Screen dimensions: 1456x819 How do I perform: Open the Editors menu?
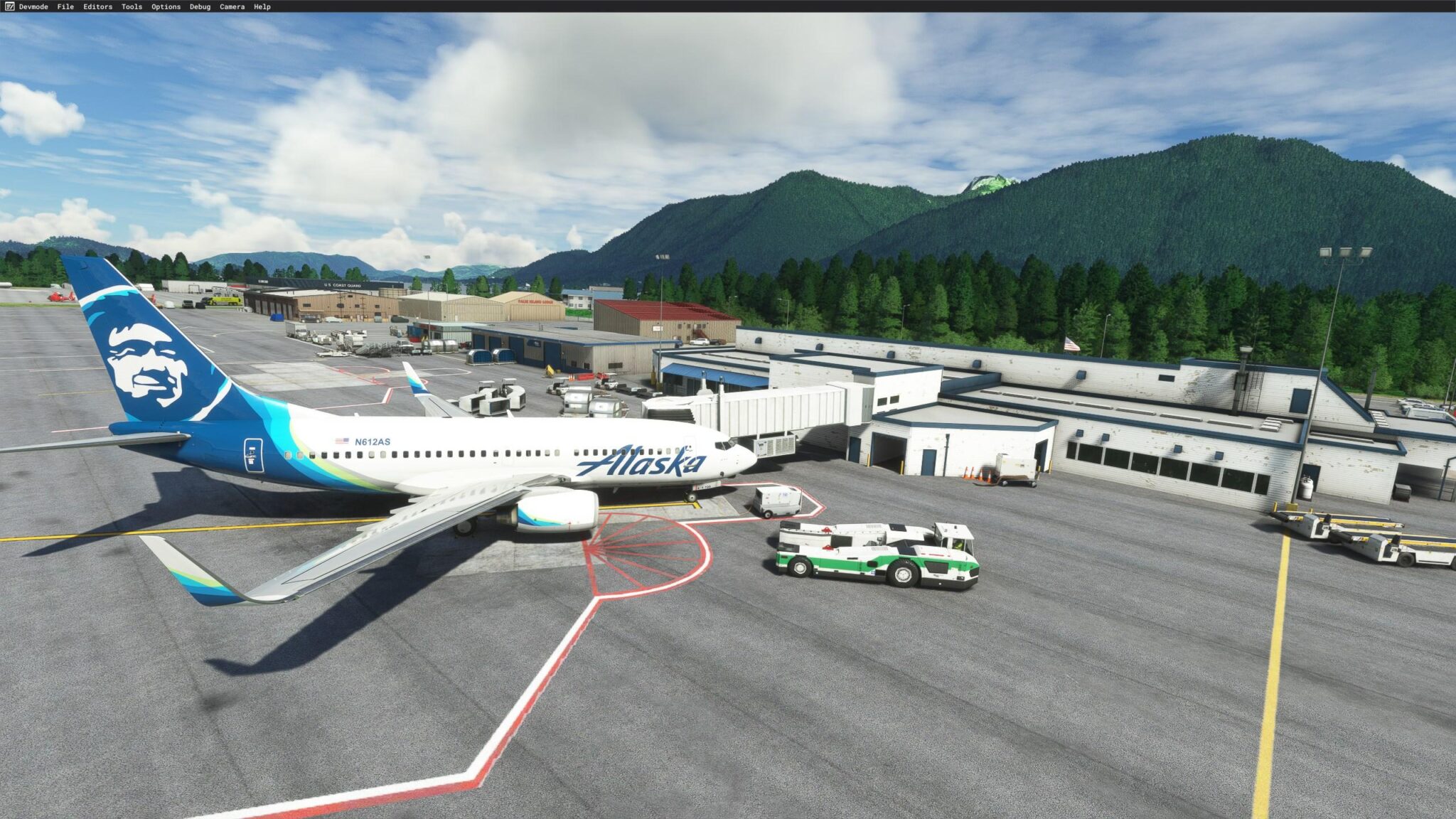tap(100, 6)
